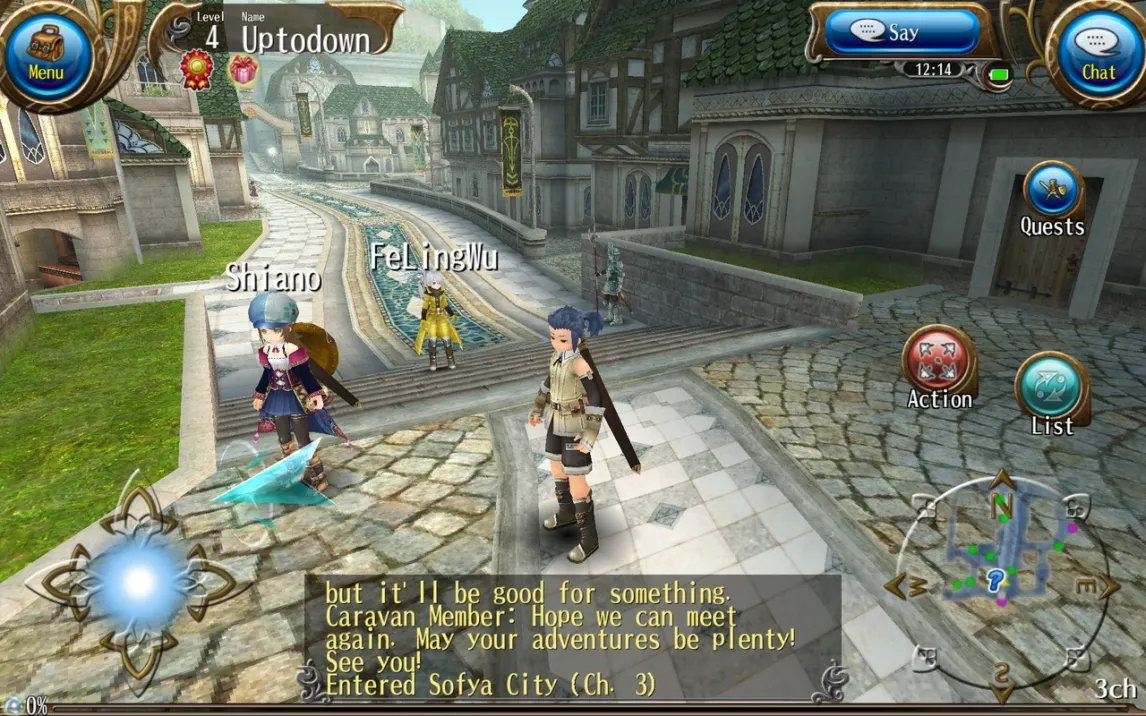The width and height of the screenshot is (1146, 716).
Task: Open the pink gift box icon
Action: [242, 69]
